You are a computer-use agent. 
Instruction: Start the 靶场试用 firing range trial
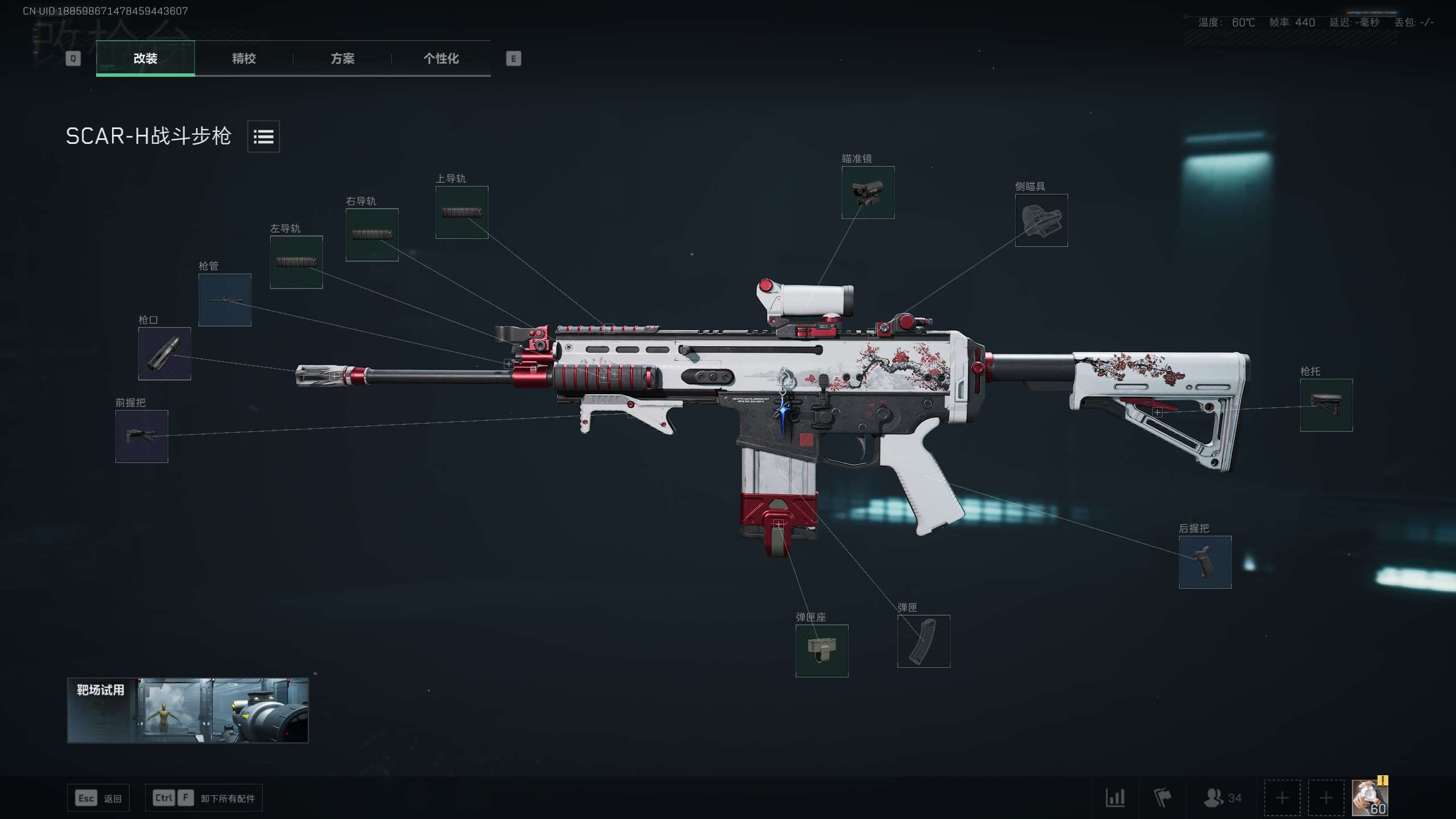pyautogui.click(x=188, y=710)
